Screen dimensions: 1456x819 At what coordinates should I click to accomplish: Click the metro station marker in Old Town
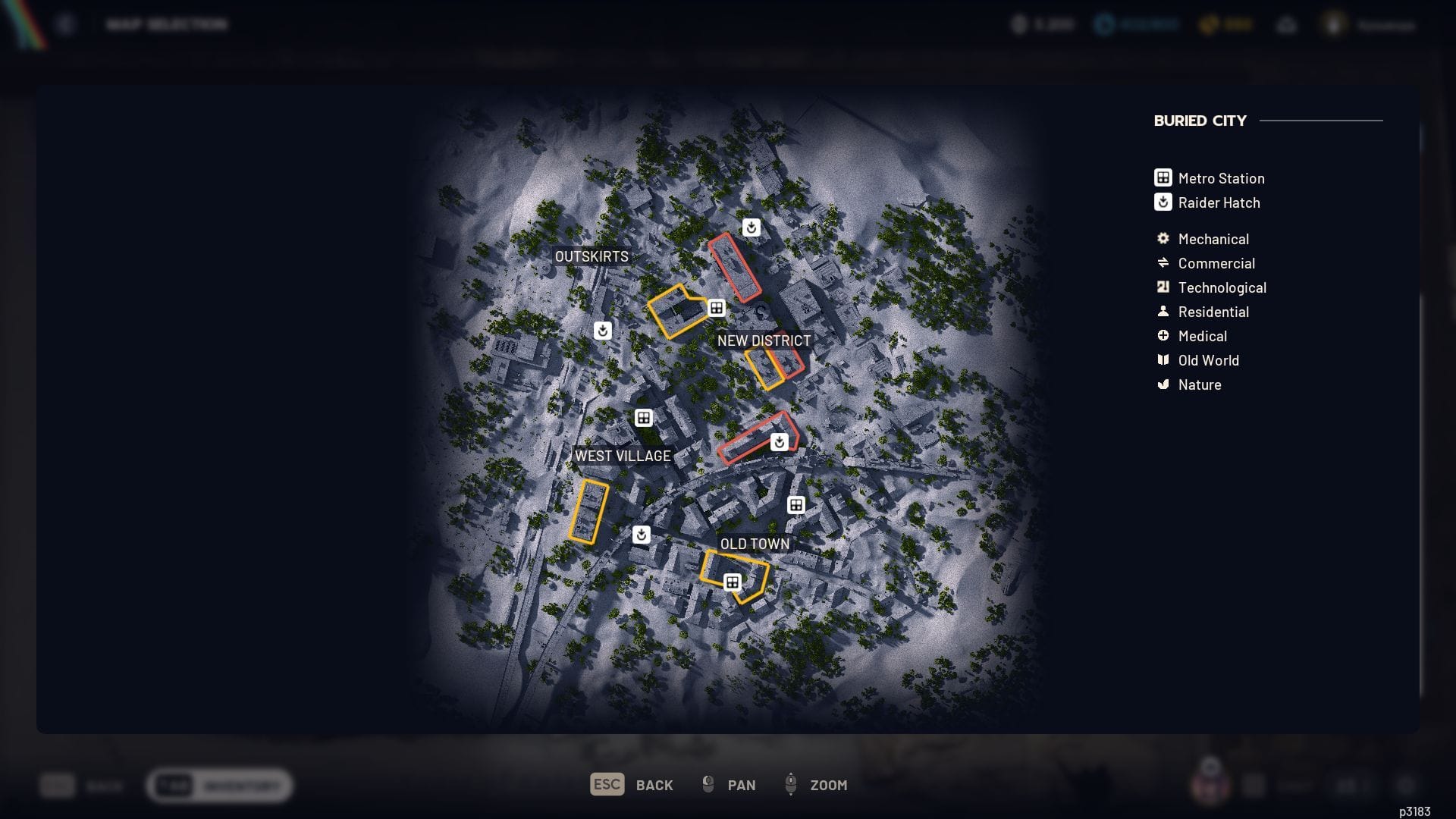pos(732,581)
